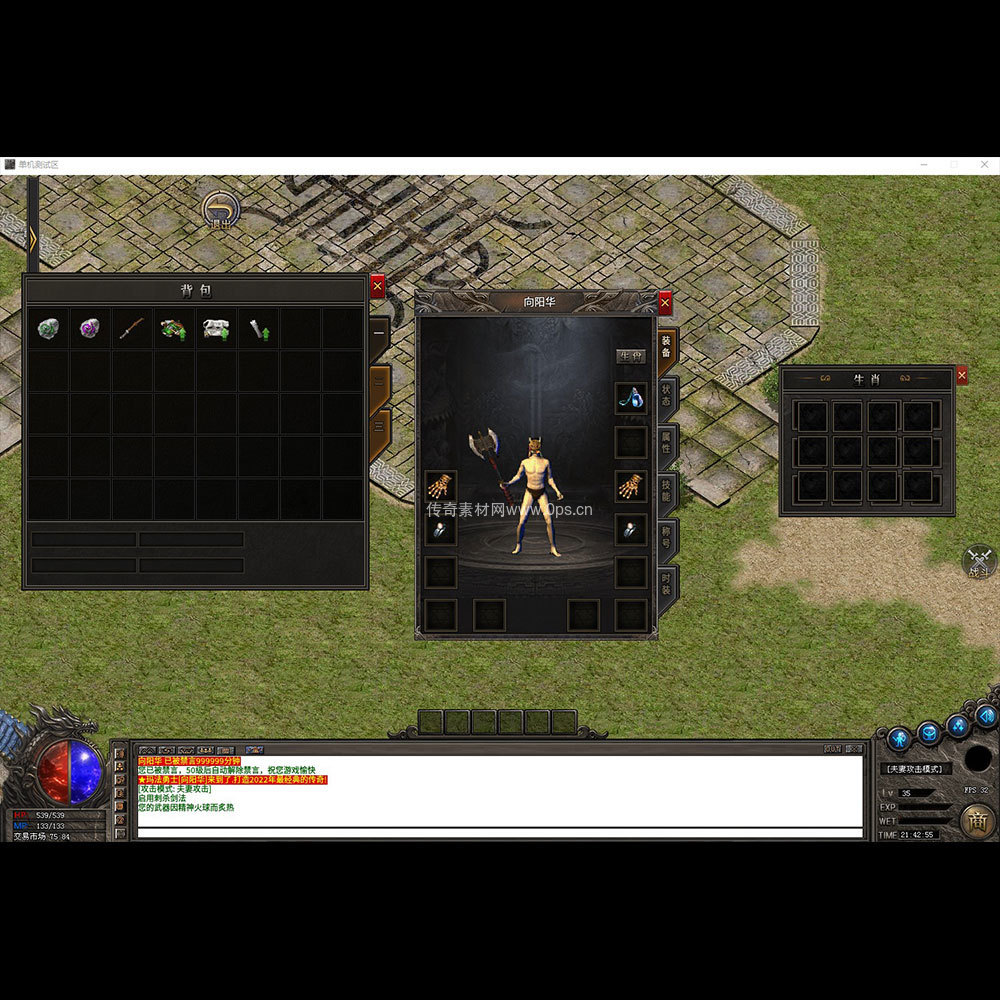Switch to the 技能 skills tab
The height and width of the screenshot is (1000, 1000).
(x=667, y=489)
